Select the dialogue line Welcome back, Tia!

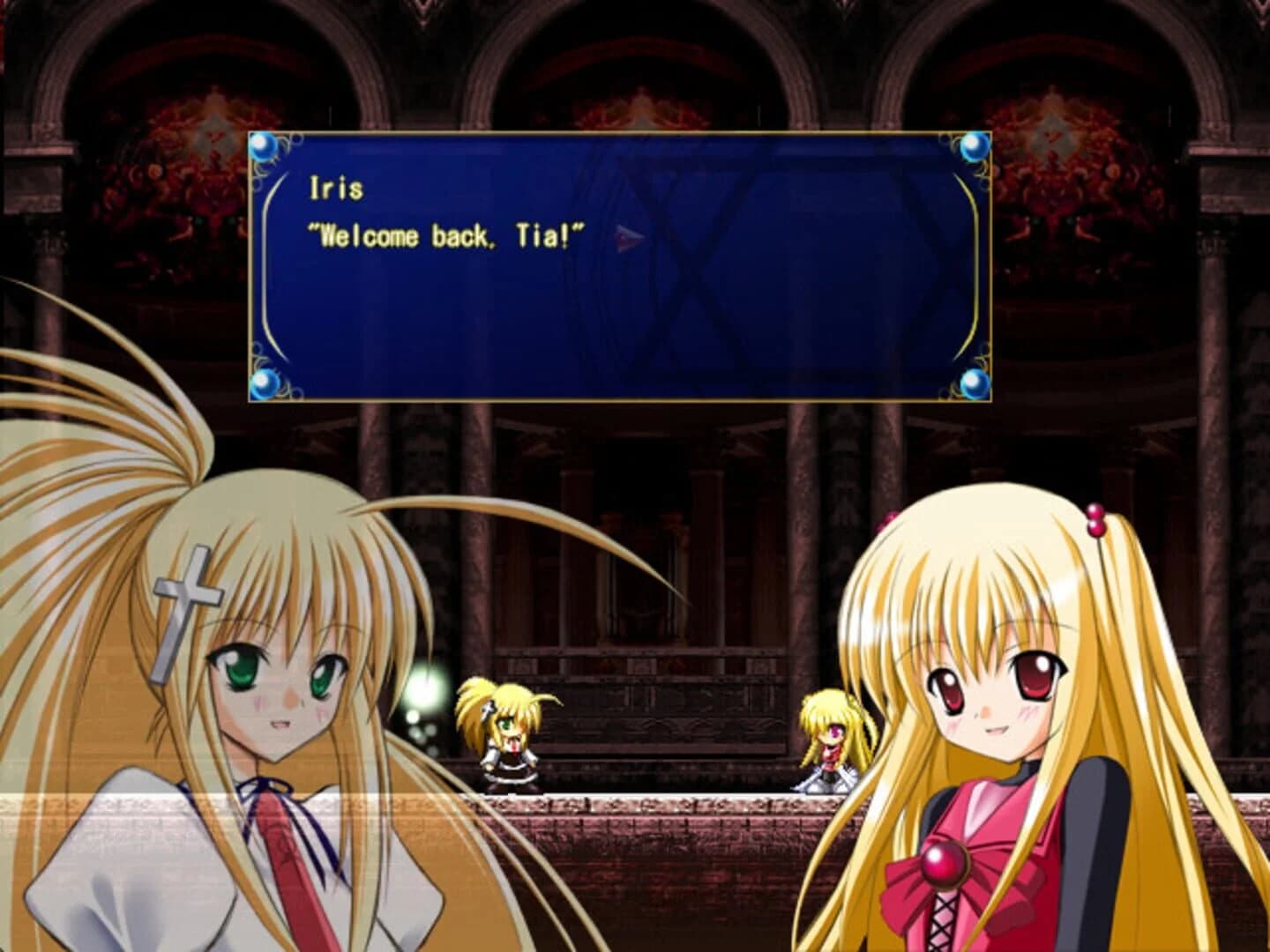(445, 235)
